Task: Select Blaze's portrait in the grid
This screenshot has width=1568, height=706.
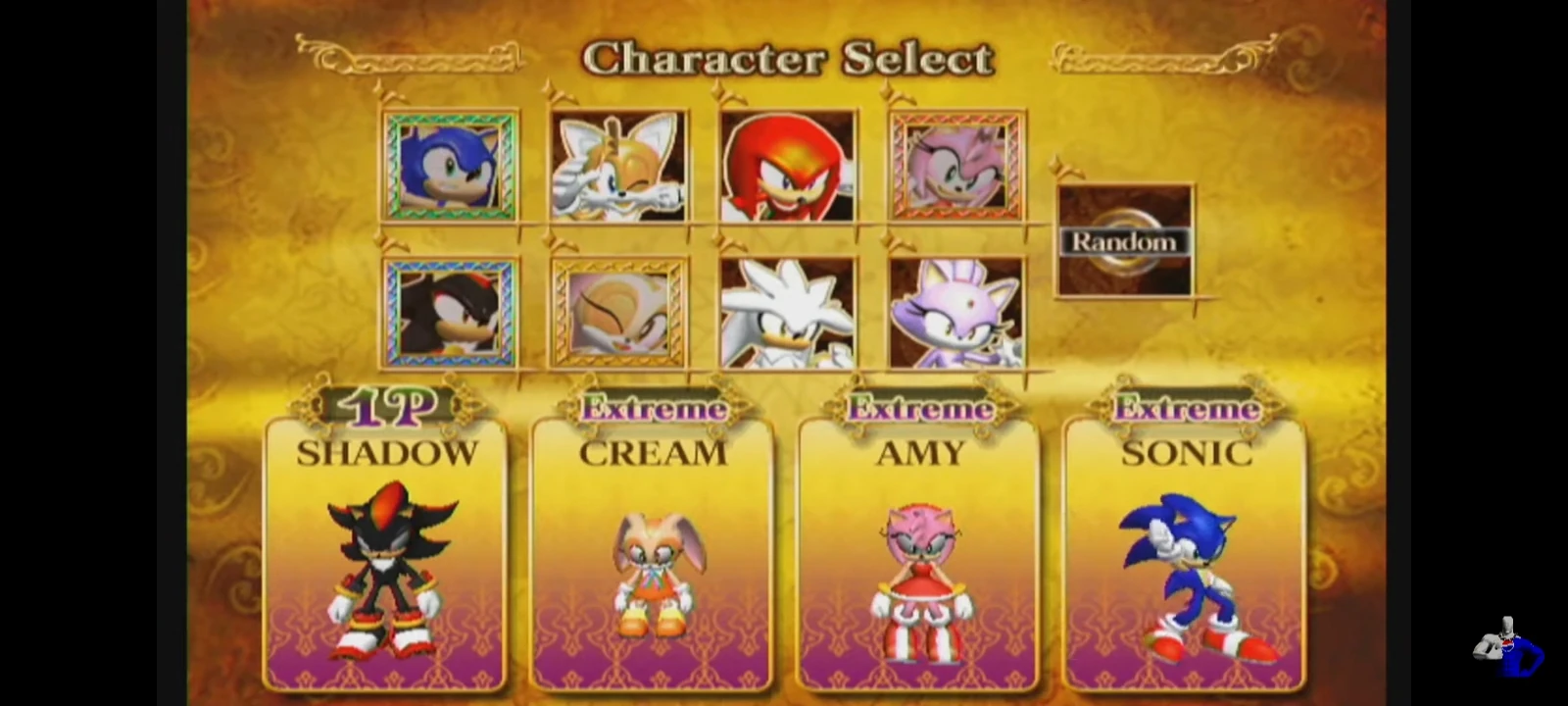Action: tap(957, 312)
